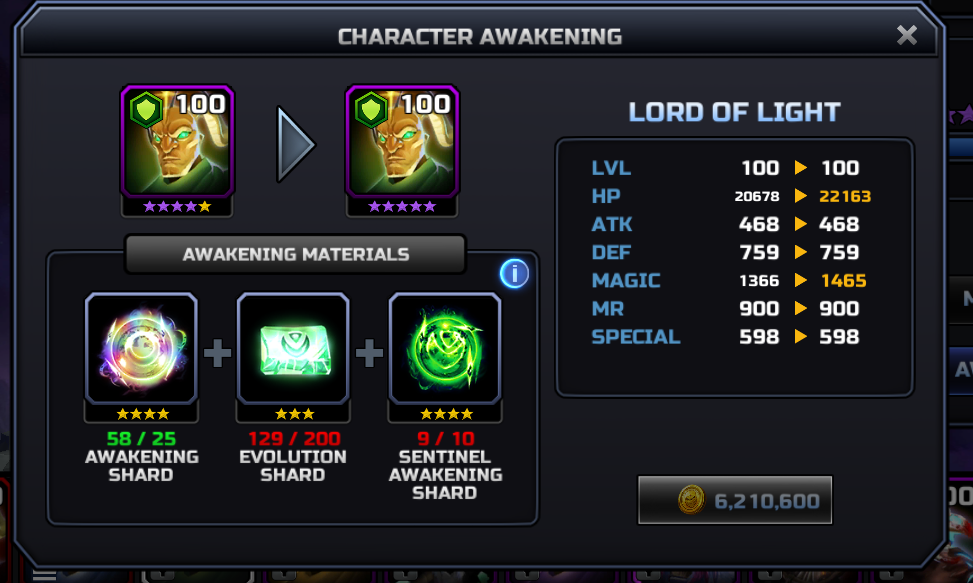
Task: Click the 6,210,600 gold awaken button
Action: coord(735,500)
